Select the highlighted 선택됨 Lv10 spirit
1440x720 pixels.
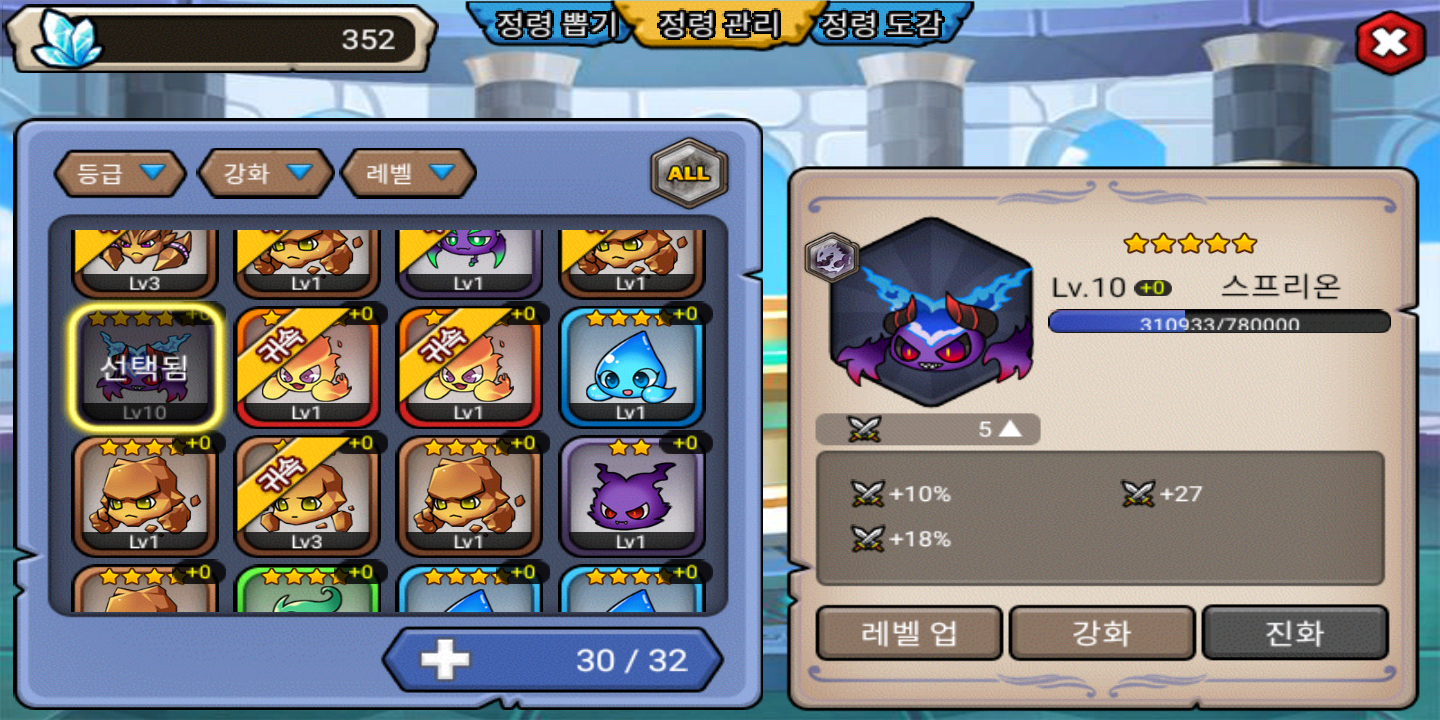[x=145, y=366]
